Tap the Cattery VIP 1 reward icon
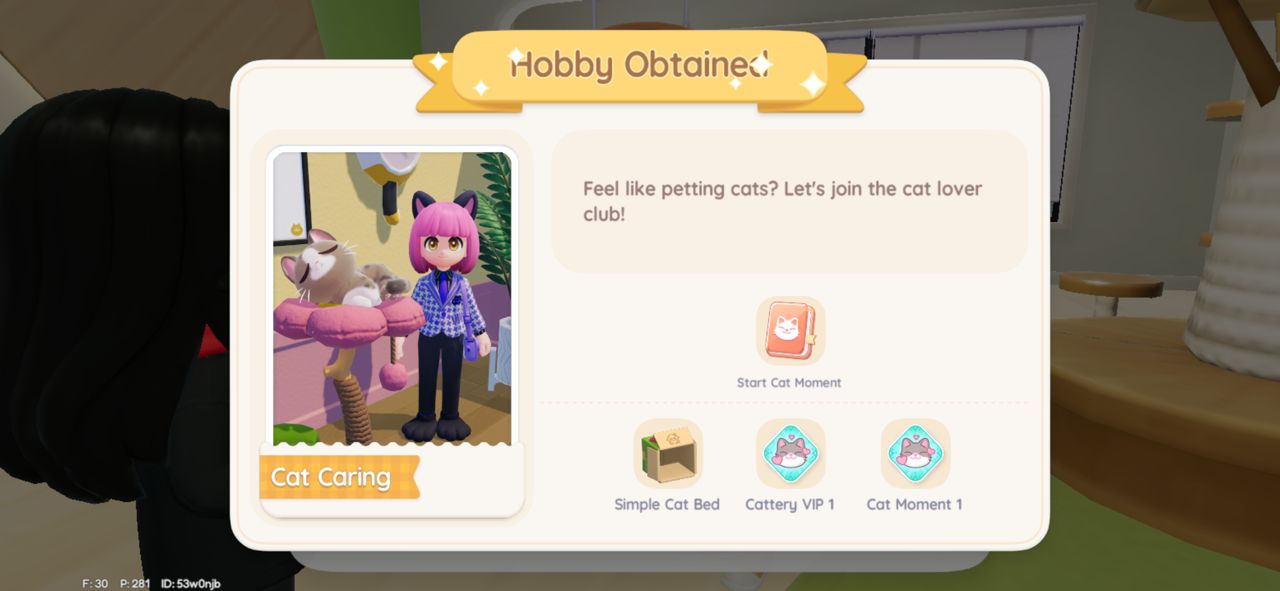Image resolution: width=1280 pixels, height=591 pixels. tap(790, 453)
